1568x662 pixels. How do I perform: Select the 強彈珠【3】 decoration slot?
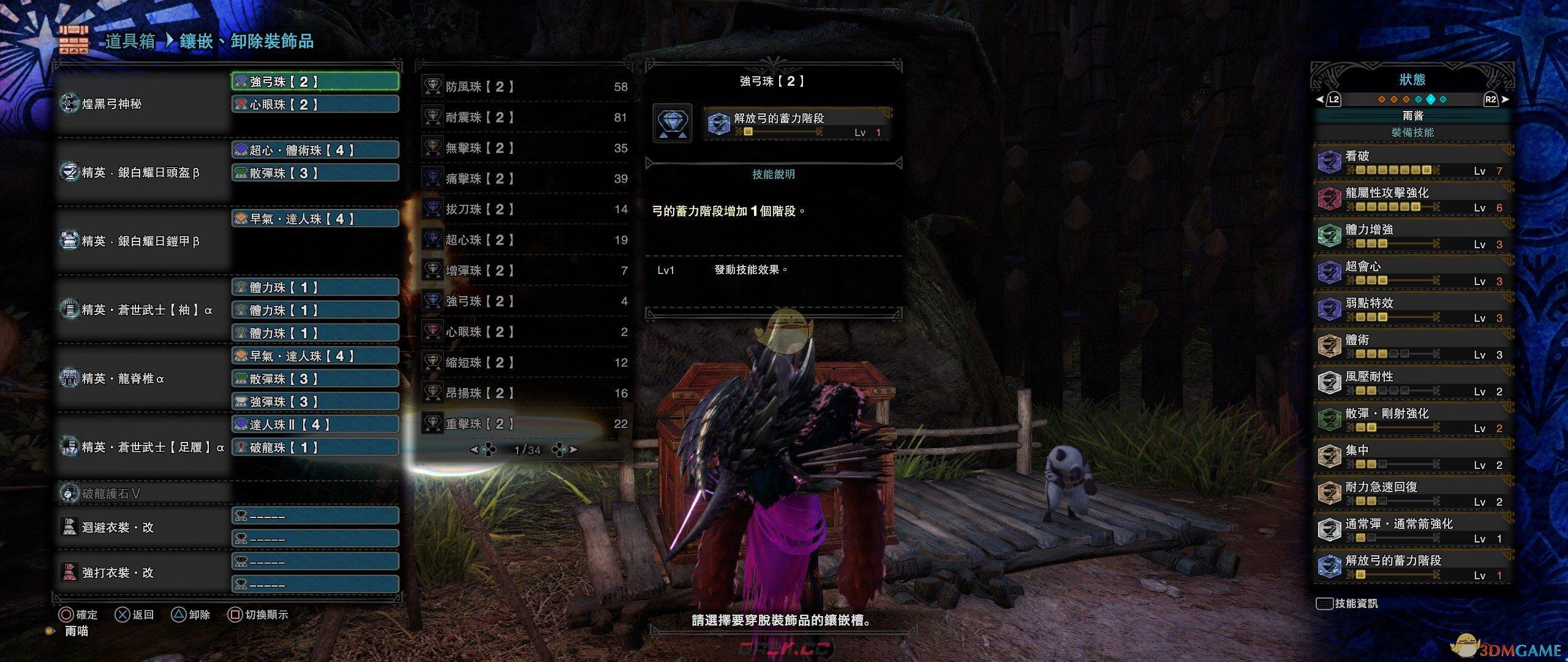point(315,401)
